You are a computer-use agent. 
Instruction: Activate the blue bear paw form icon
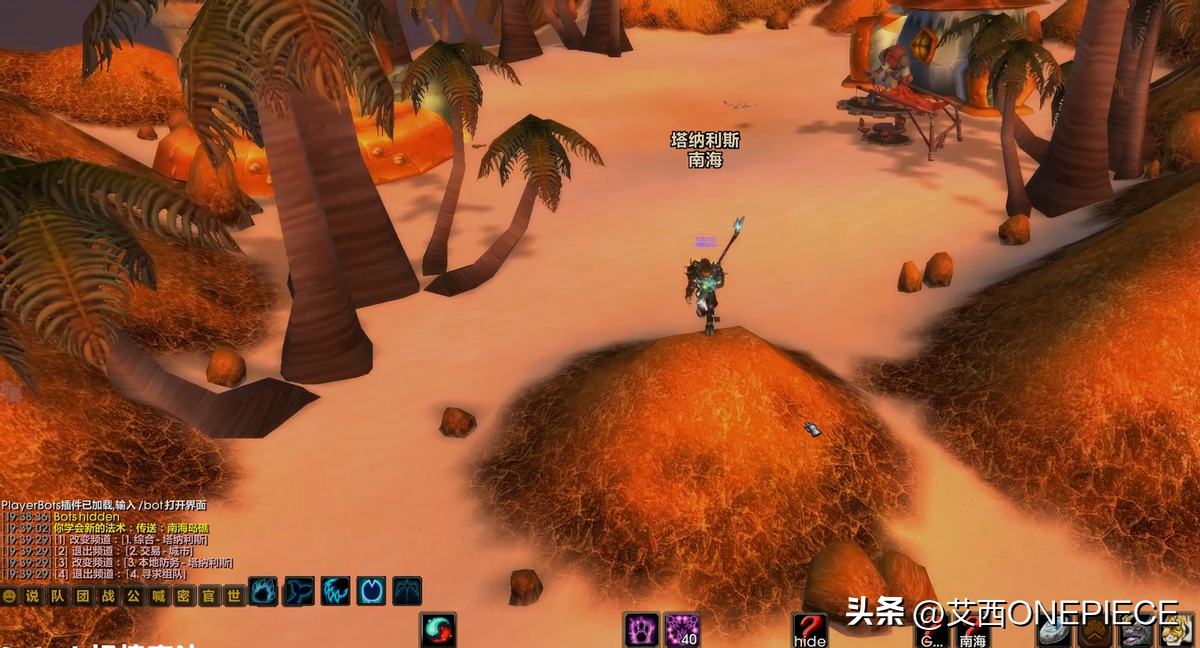[x=263, y=591]
